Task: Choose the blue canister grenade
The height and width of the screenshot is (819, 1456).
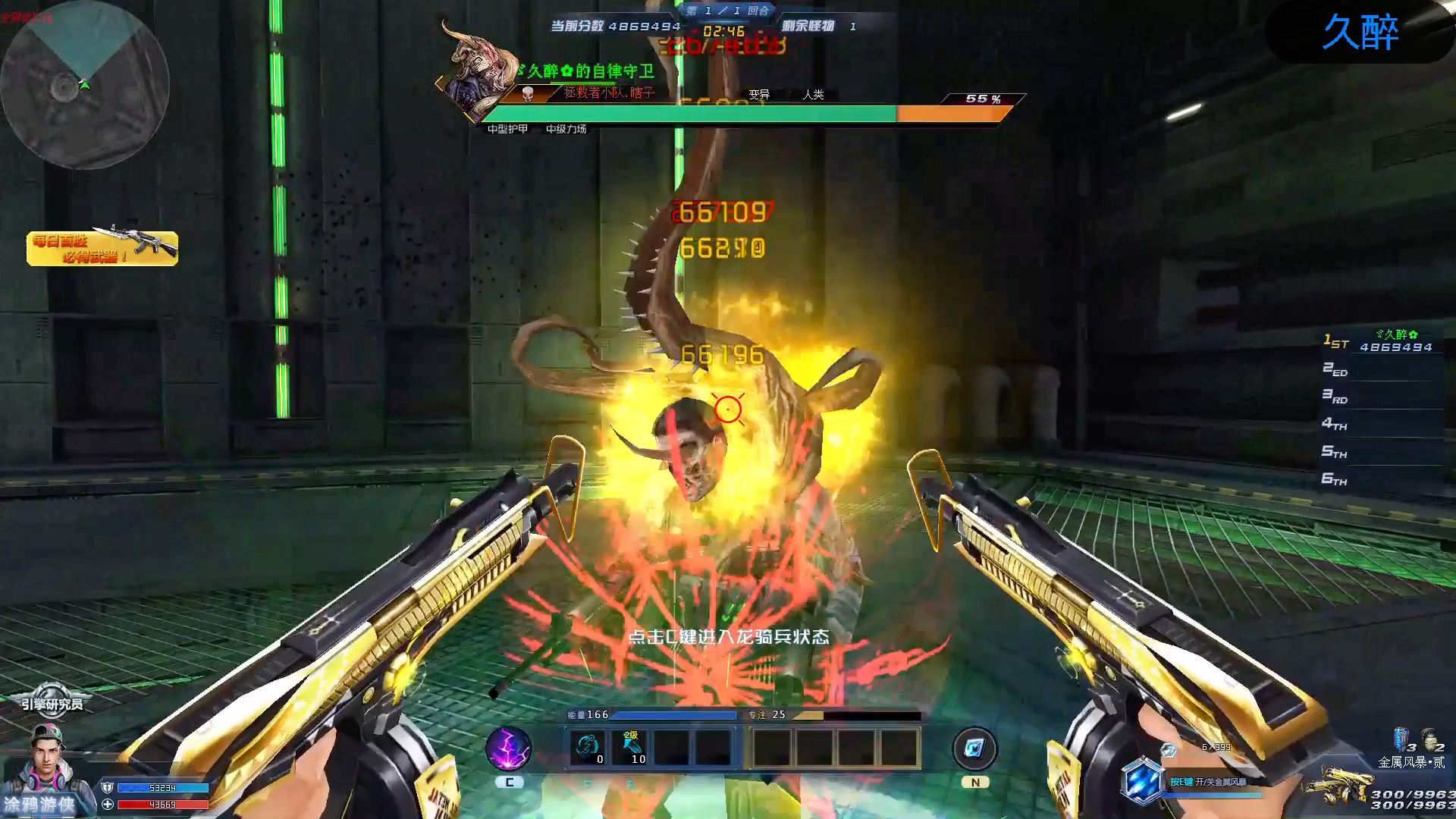Action: tap(1400, 738)
